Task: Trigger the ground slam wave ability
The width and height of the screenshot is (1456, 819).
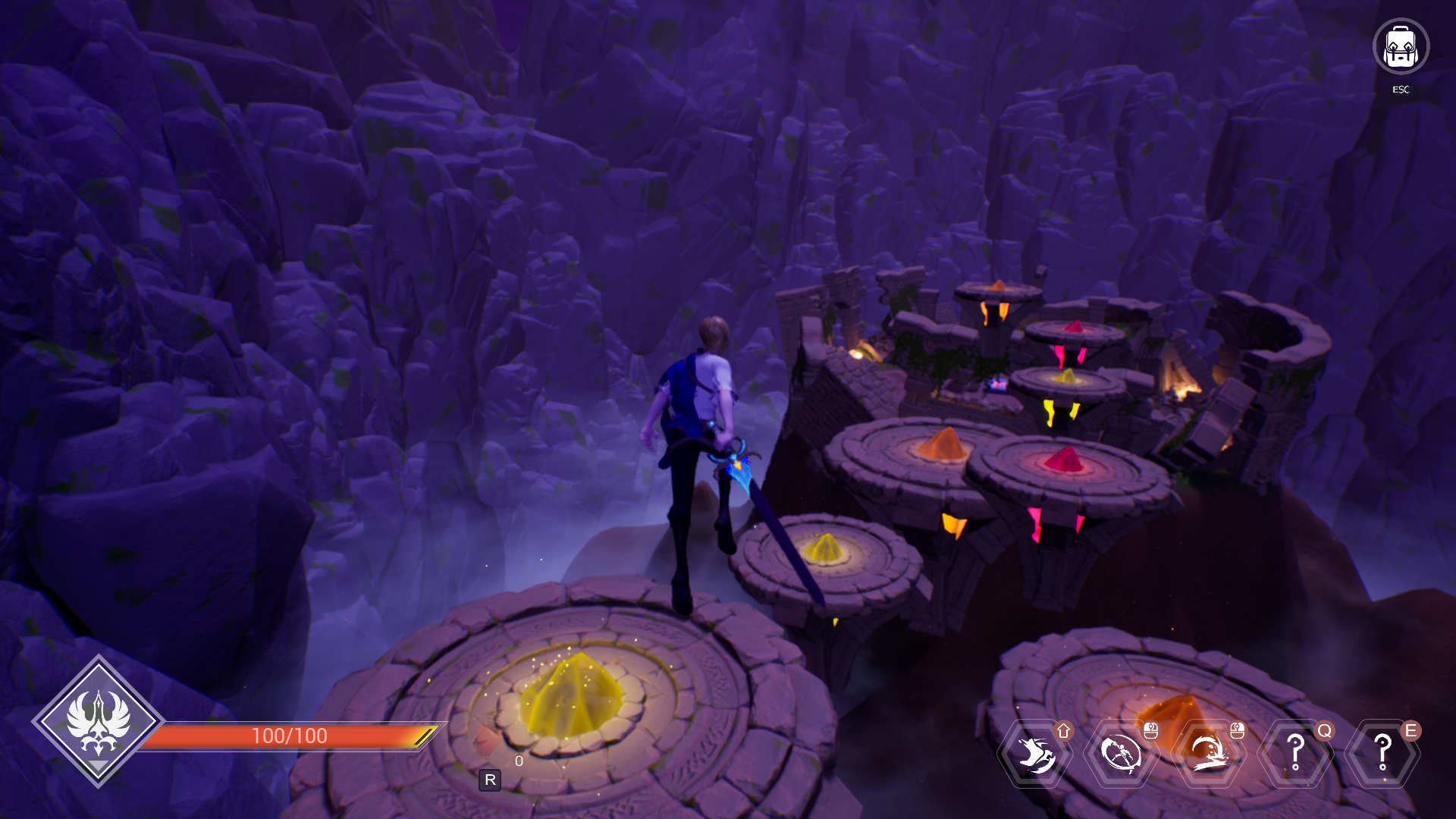Action: [x=1209, y=754]
